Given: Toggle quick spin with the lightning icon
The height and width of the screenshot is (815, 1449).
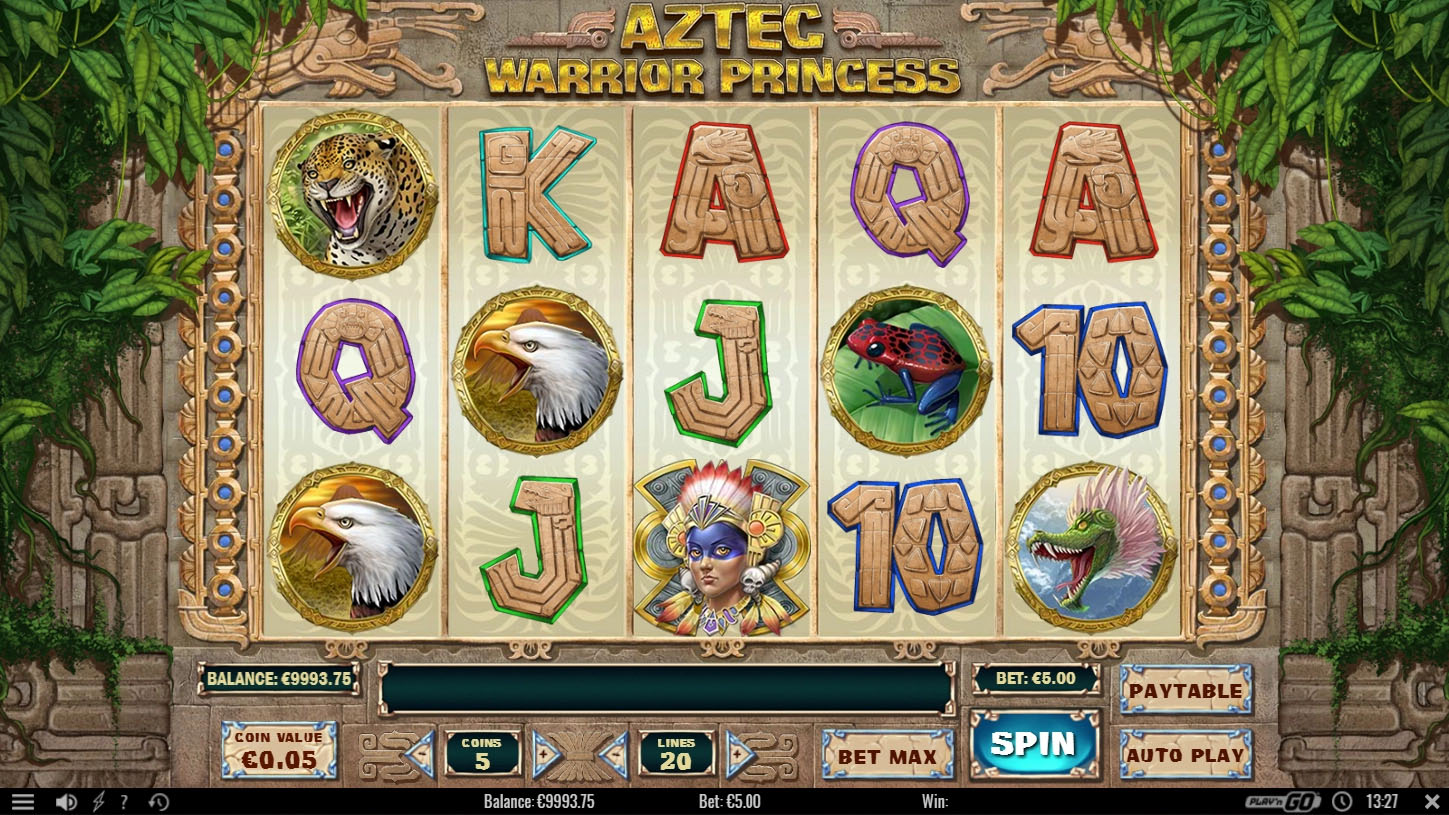Looking at the screenshot, I should (x=97, y=800).
